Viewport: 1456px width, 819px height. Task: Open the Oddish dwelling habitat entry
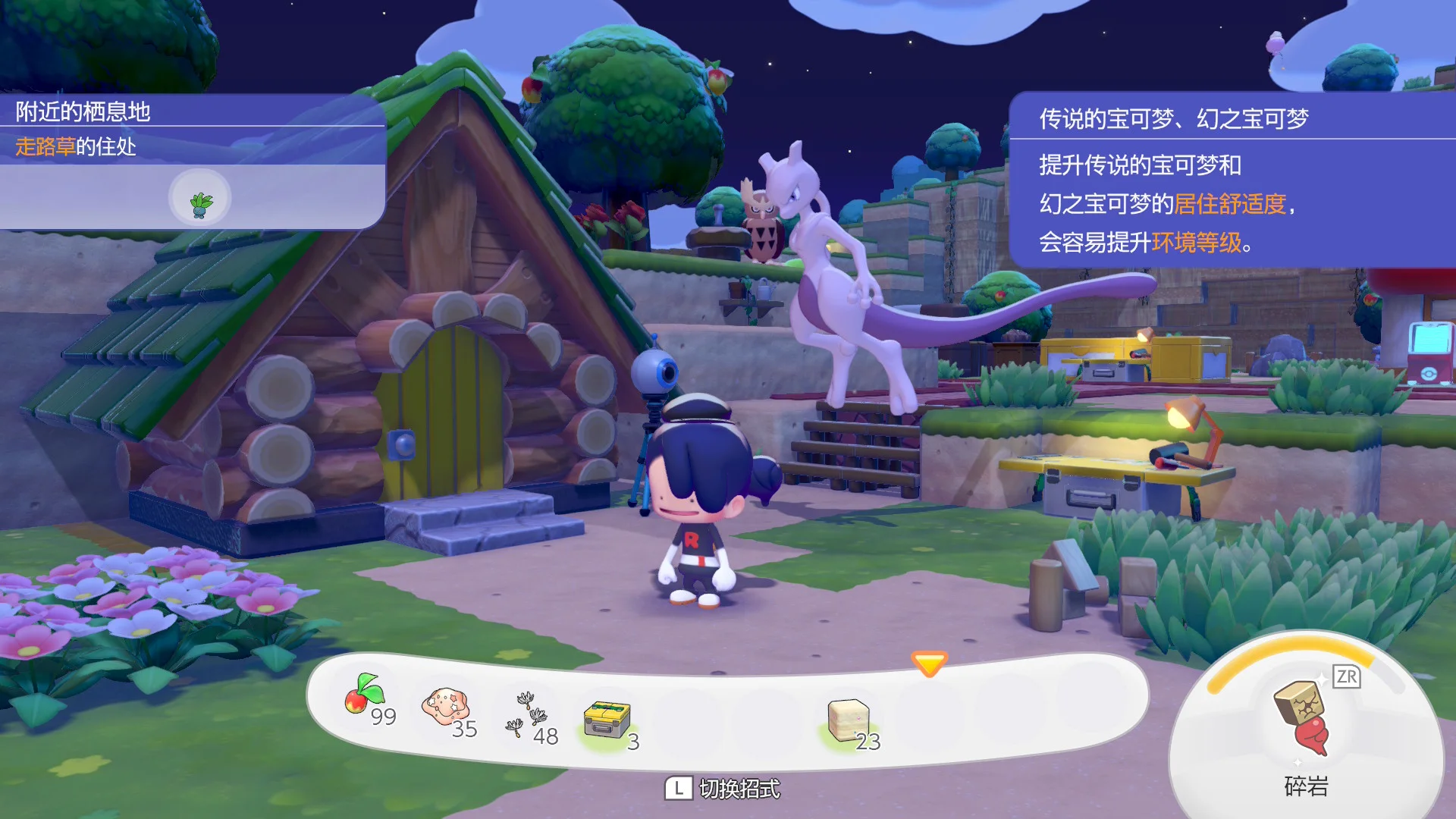[76, 146]
